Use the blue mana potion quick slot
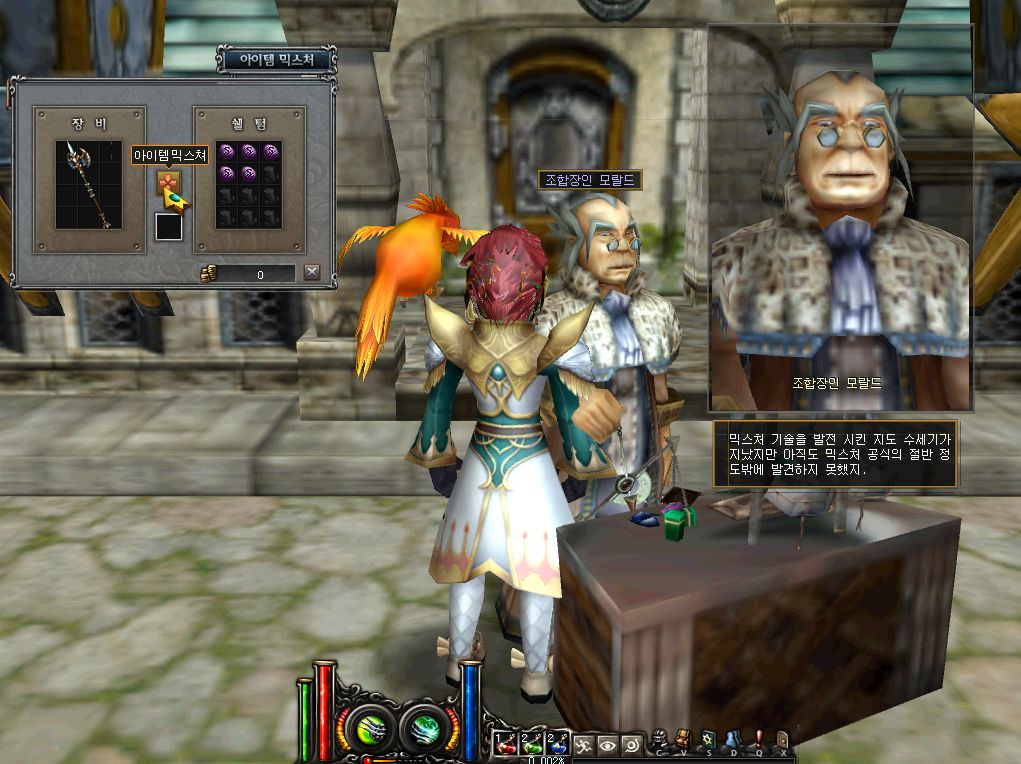This screenshot has height=764, width=1021. click(558, 744)
